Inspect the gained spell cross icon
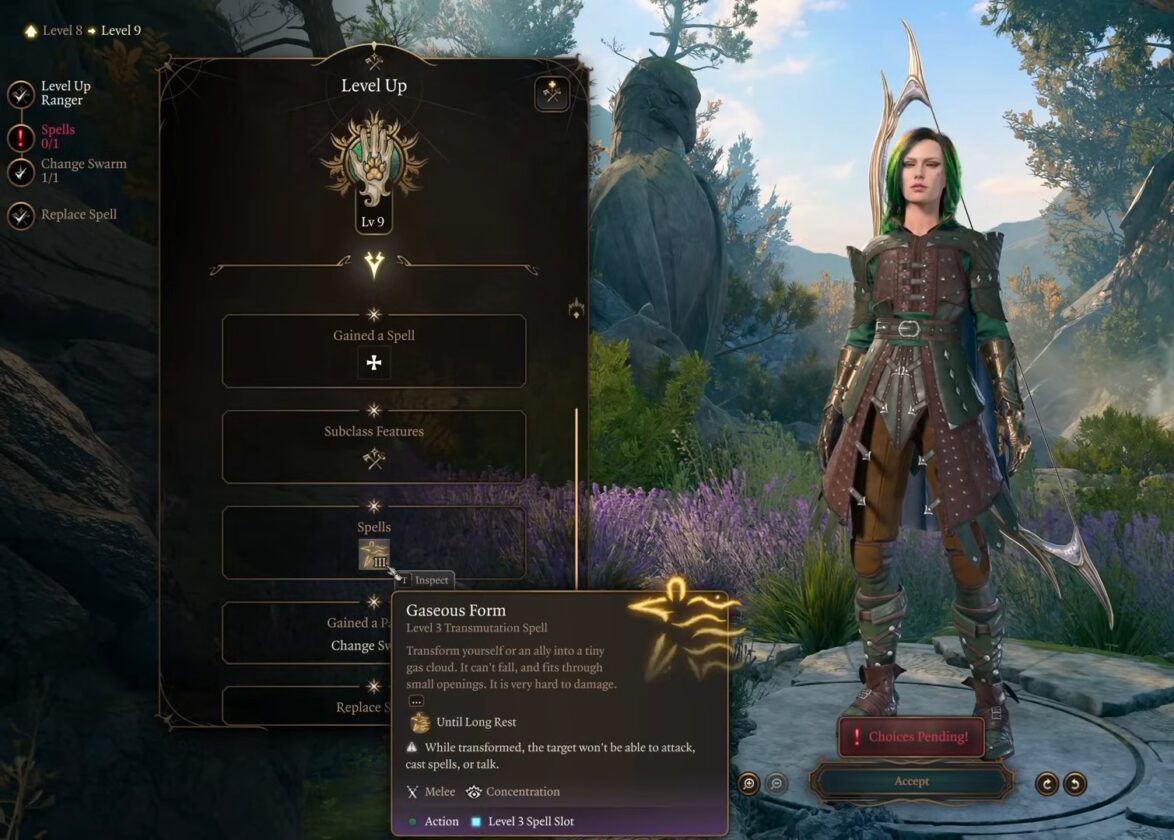Image resolution: width=1174 pixels, height=840 pixels. pos(374,363)
